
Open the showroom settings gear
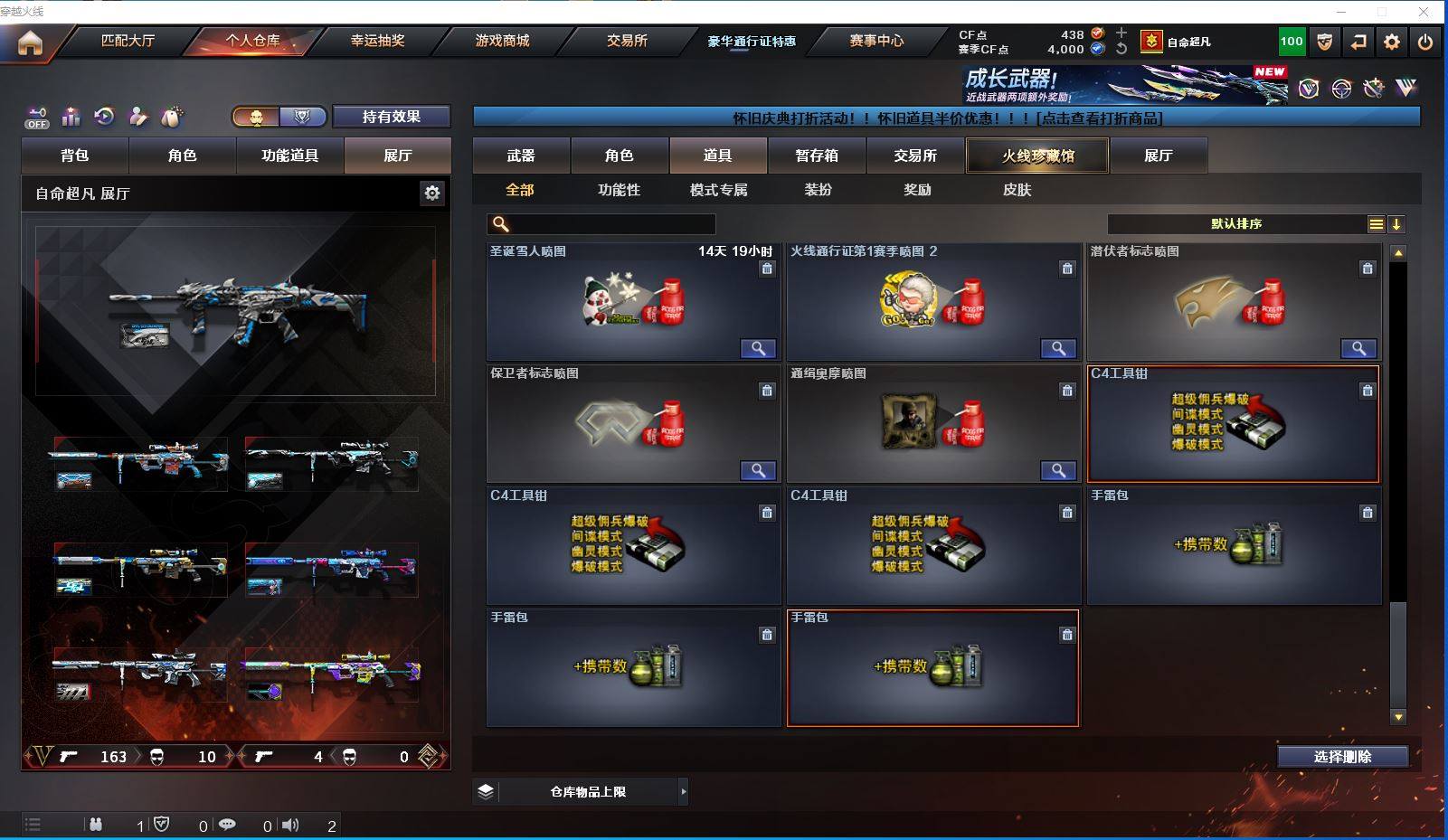click(x=432, y=193)
